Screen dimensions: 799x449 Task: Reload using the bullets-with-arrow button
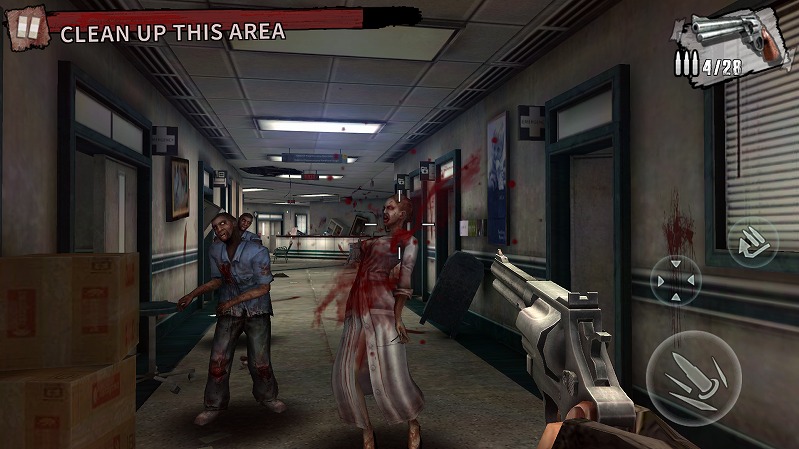point(752,243)
